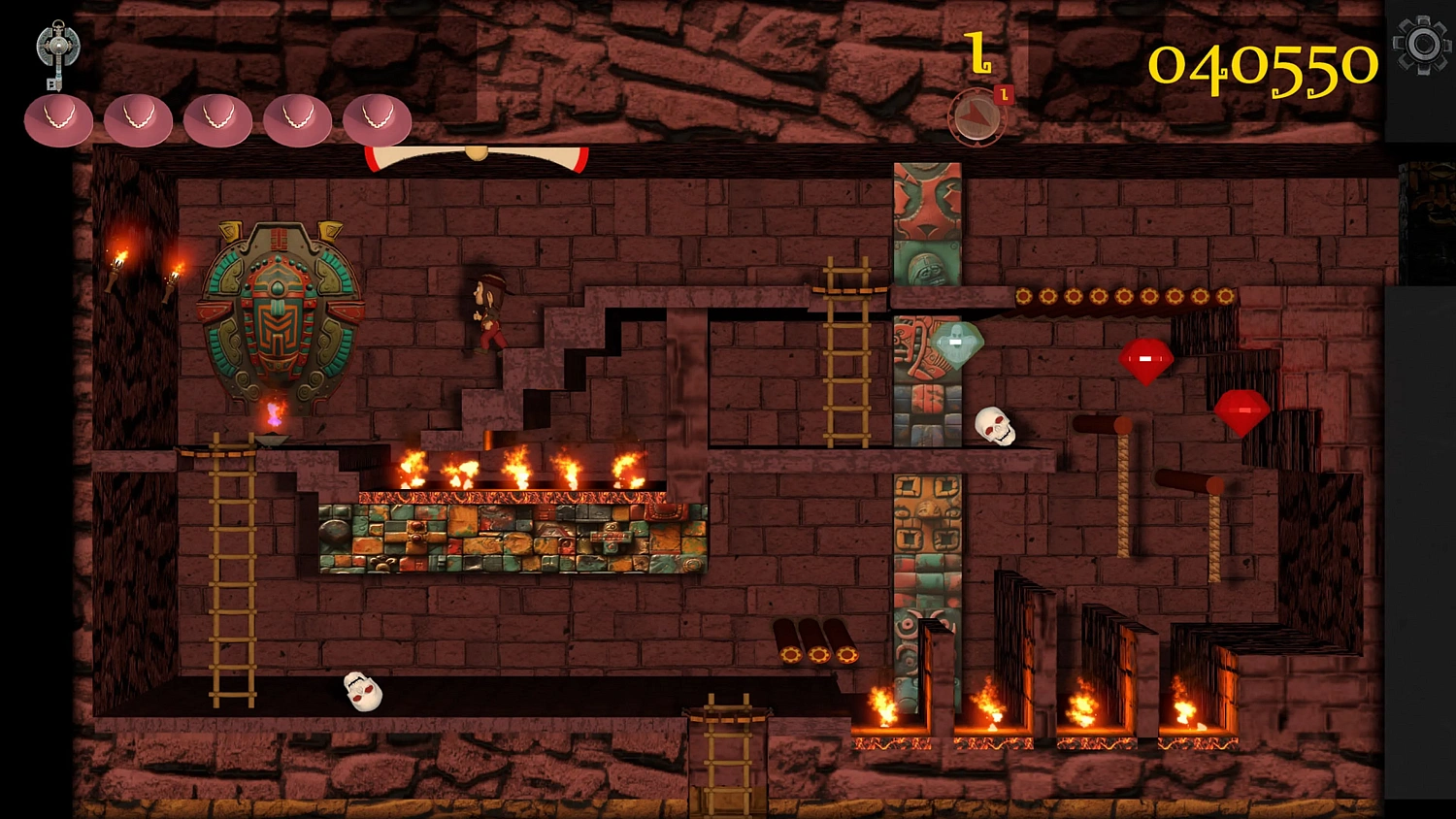The height and width of the screenshot is (819, 1456).
Task: Click the skull resting on the bottom ledge
Action: point(363,692)
